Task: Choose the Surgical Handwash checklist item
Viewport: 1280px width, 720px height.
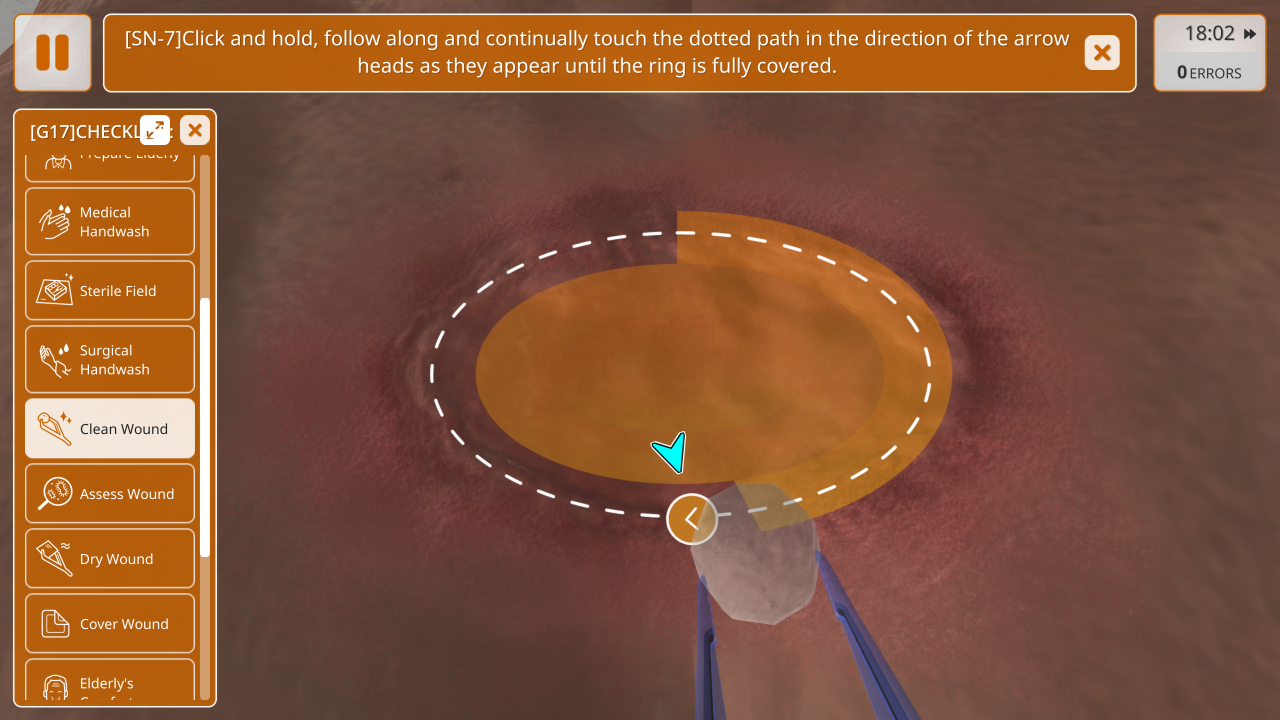Action: (x=110, y=360)
